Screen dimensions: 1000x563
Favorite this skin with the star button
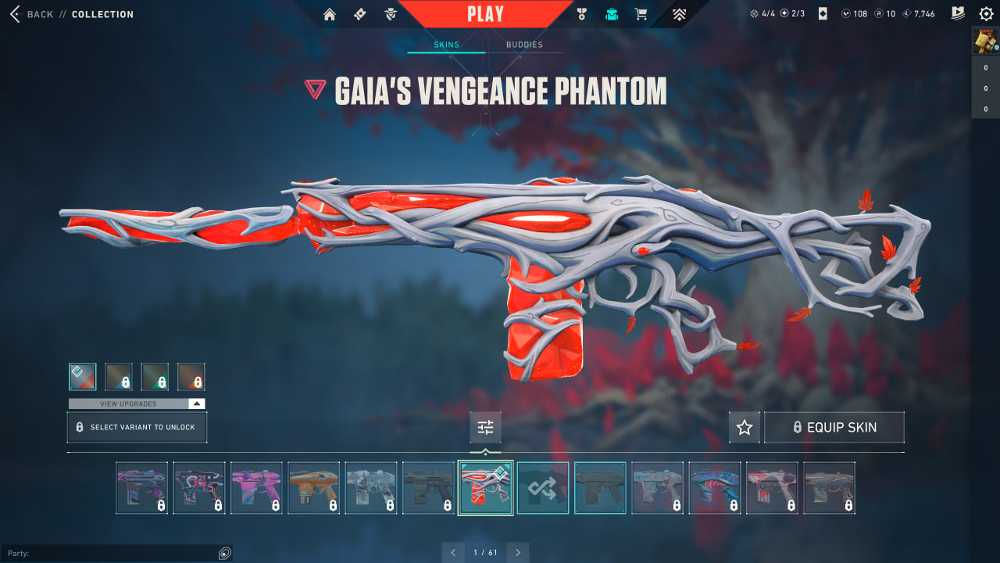[744, 427]
